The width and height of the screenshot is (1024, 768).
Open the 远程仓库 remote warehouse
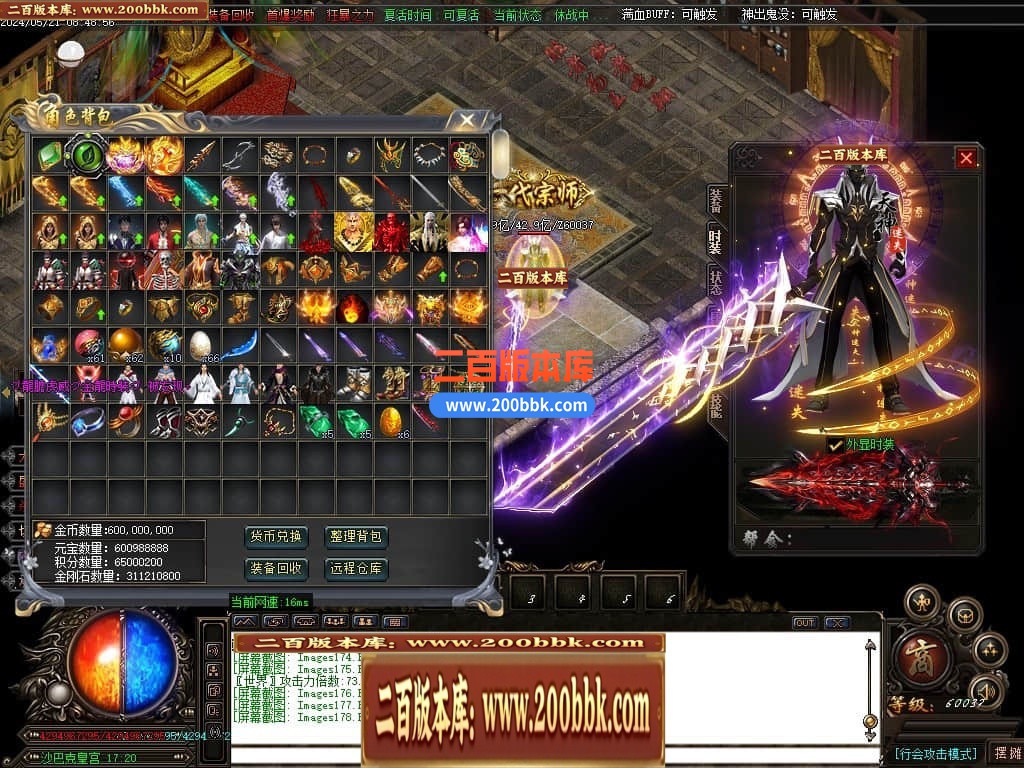pyautogui.click(x=356, y=569)
